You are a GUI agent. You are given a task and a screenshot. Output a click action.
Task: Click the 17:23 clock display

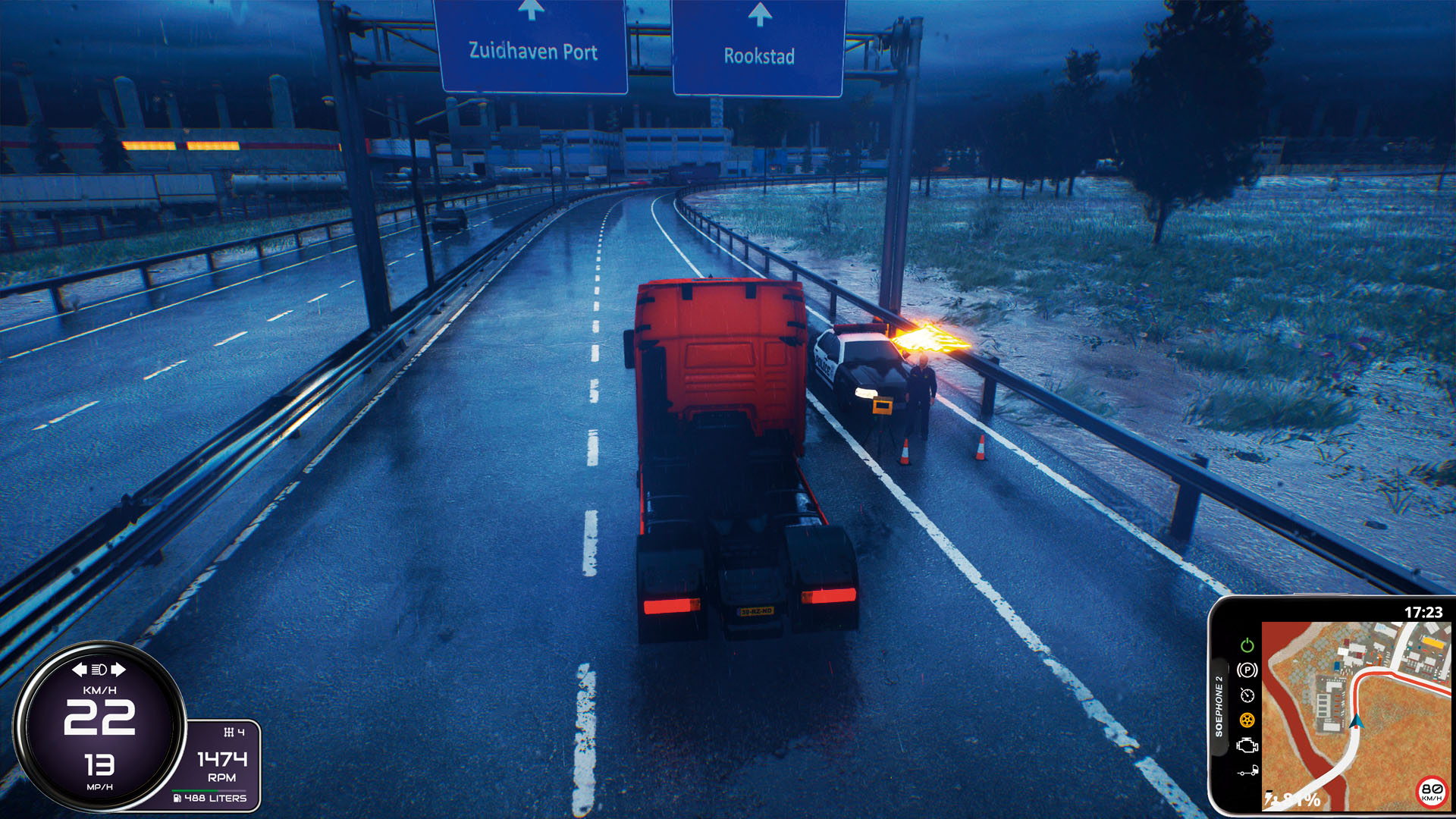click(1425, 611)
